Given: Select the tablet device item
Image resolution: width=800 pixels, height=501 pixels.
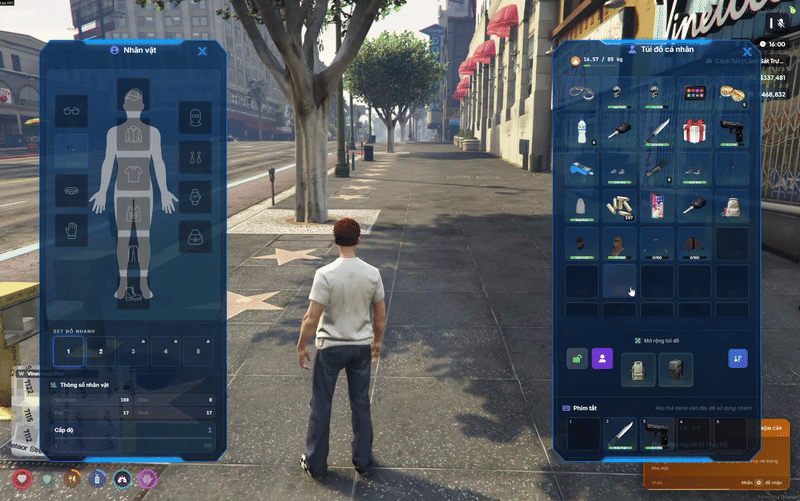Looking at the screenshot, I should coord(694,94).
